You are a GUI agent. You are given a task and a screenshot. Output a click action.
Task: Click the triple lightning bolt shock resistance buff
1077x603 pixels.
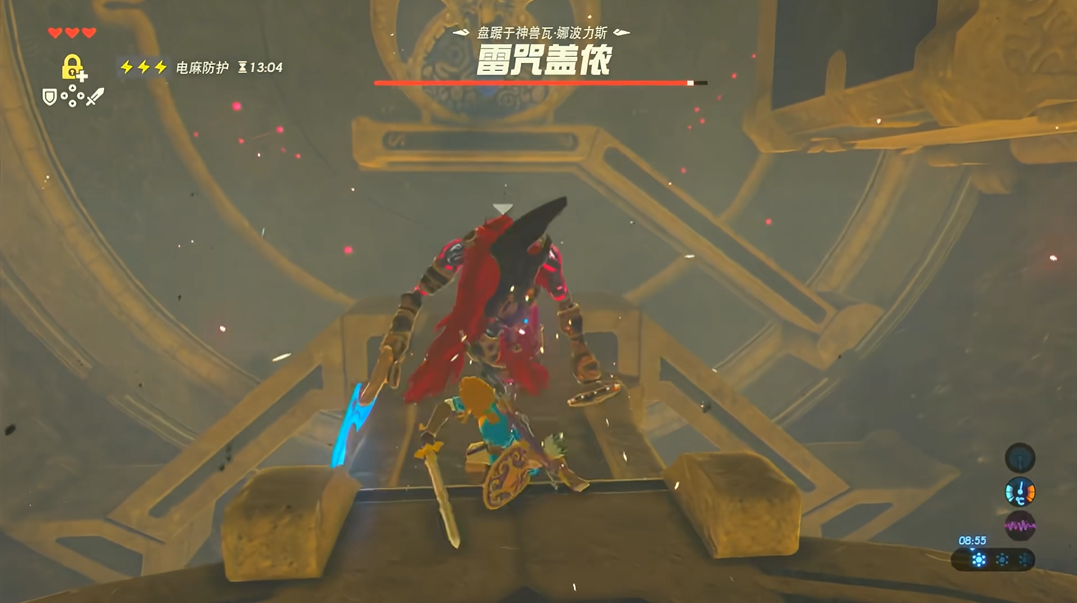pyautogui.click(x=143, y=67)
